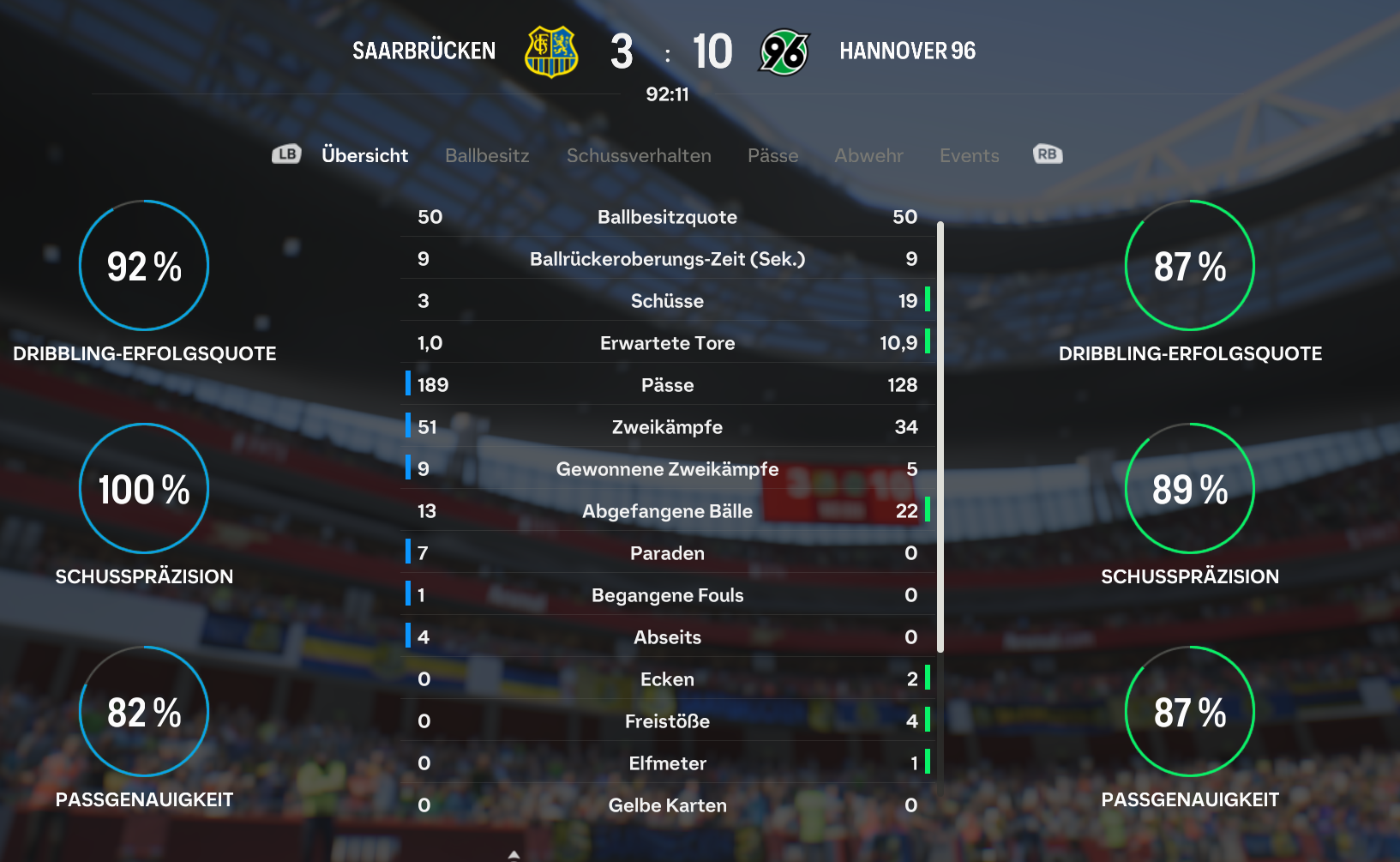Open the Events tab
Image resolution: width=1400 pixels, height=862 pixels.
969,155
